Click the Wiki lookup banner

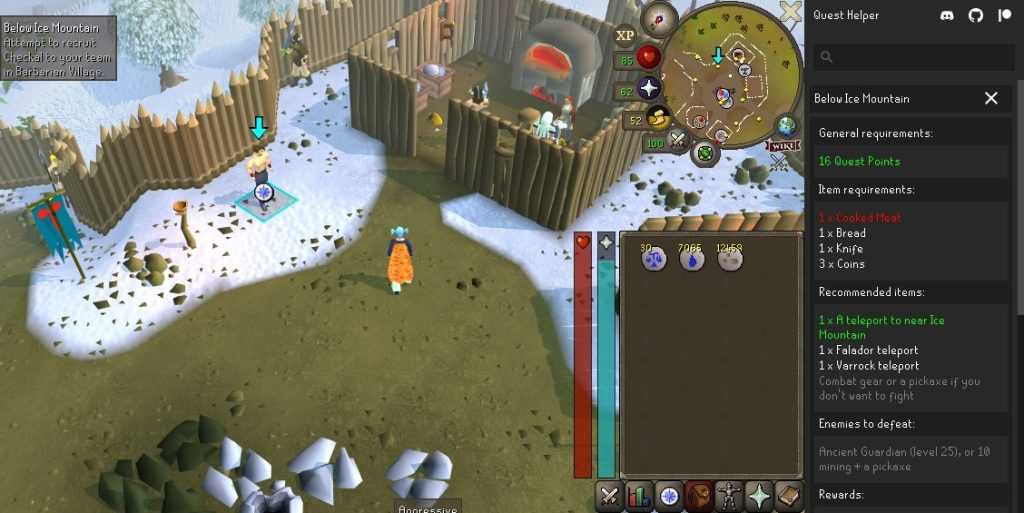[783, 146]
